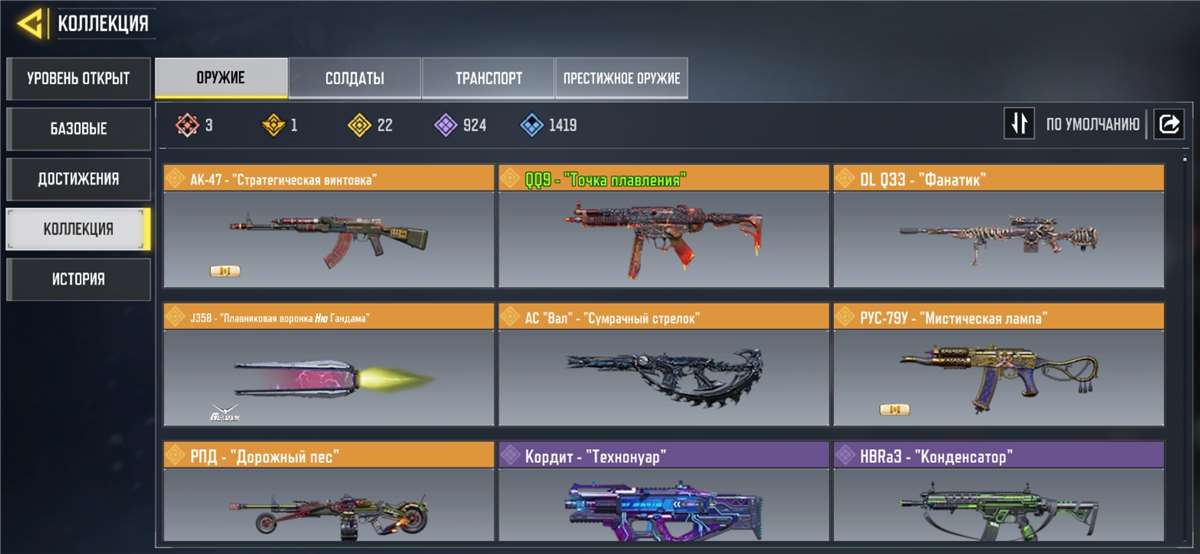Switch to the Оружие tab
The height and width of the screenshot is (554, 1200).
(x=221, y=78)
